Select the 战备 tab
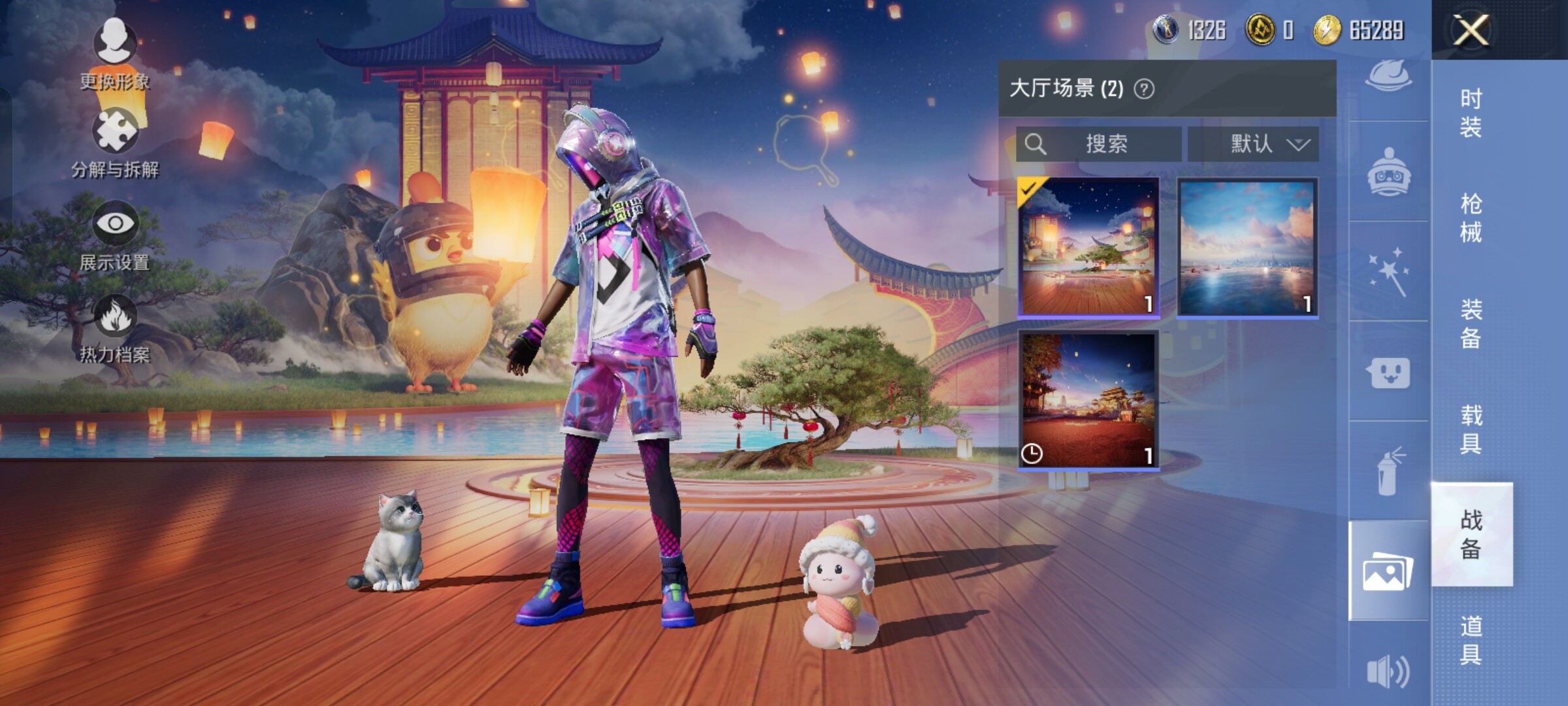1568x706 pixels. pyautogui.click(x=1471, y=534)
